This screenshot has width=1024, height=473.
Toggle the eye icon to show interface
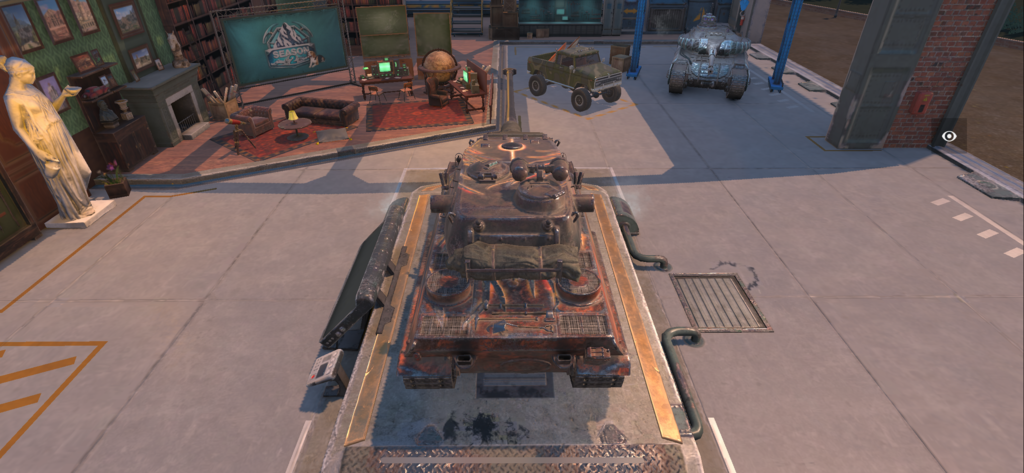pos(949,136)
